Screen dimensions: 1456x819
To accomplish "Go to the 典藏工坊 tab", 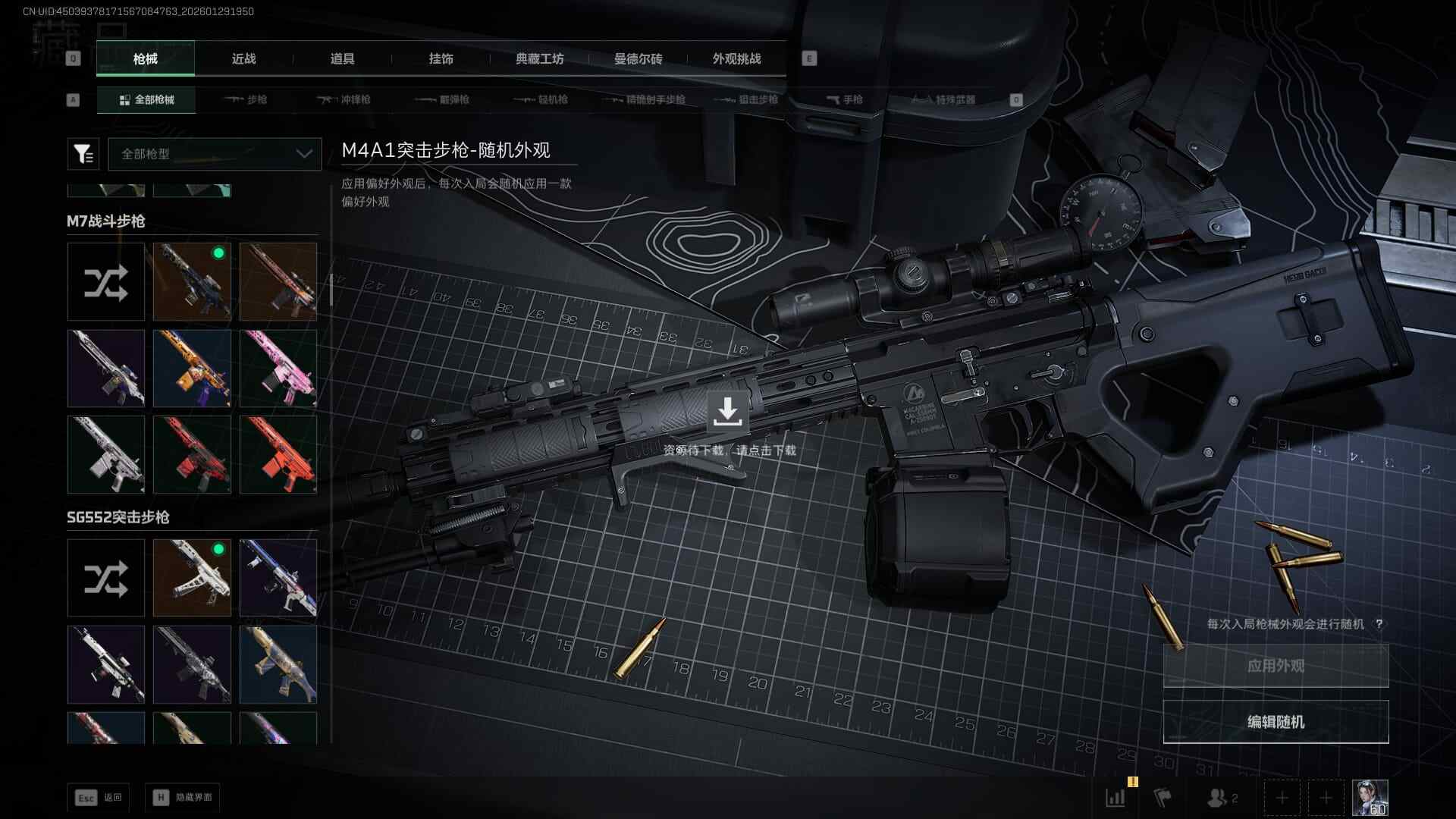I will point(539,59).
